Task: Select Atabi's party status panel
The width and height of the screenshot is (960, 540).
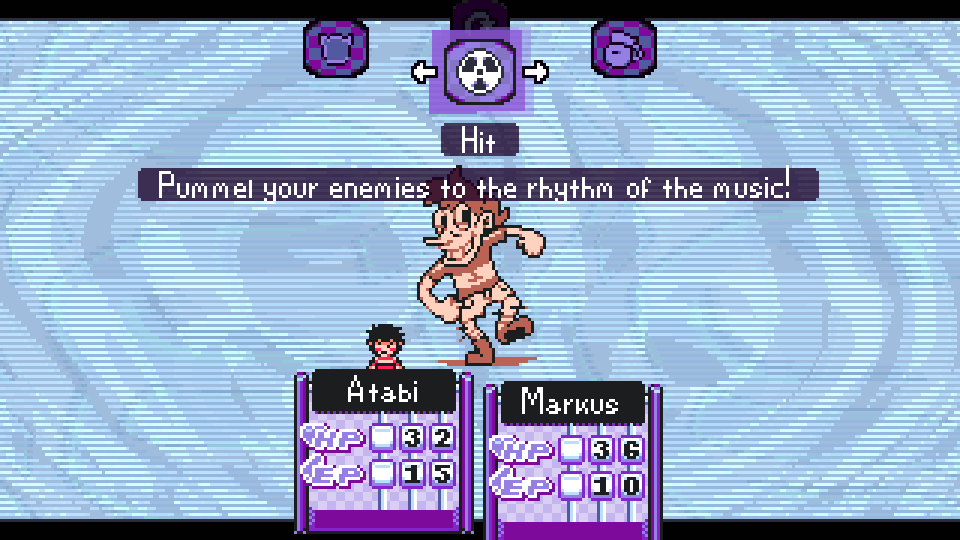Action: click(x=384, y=448)
